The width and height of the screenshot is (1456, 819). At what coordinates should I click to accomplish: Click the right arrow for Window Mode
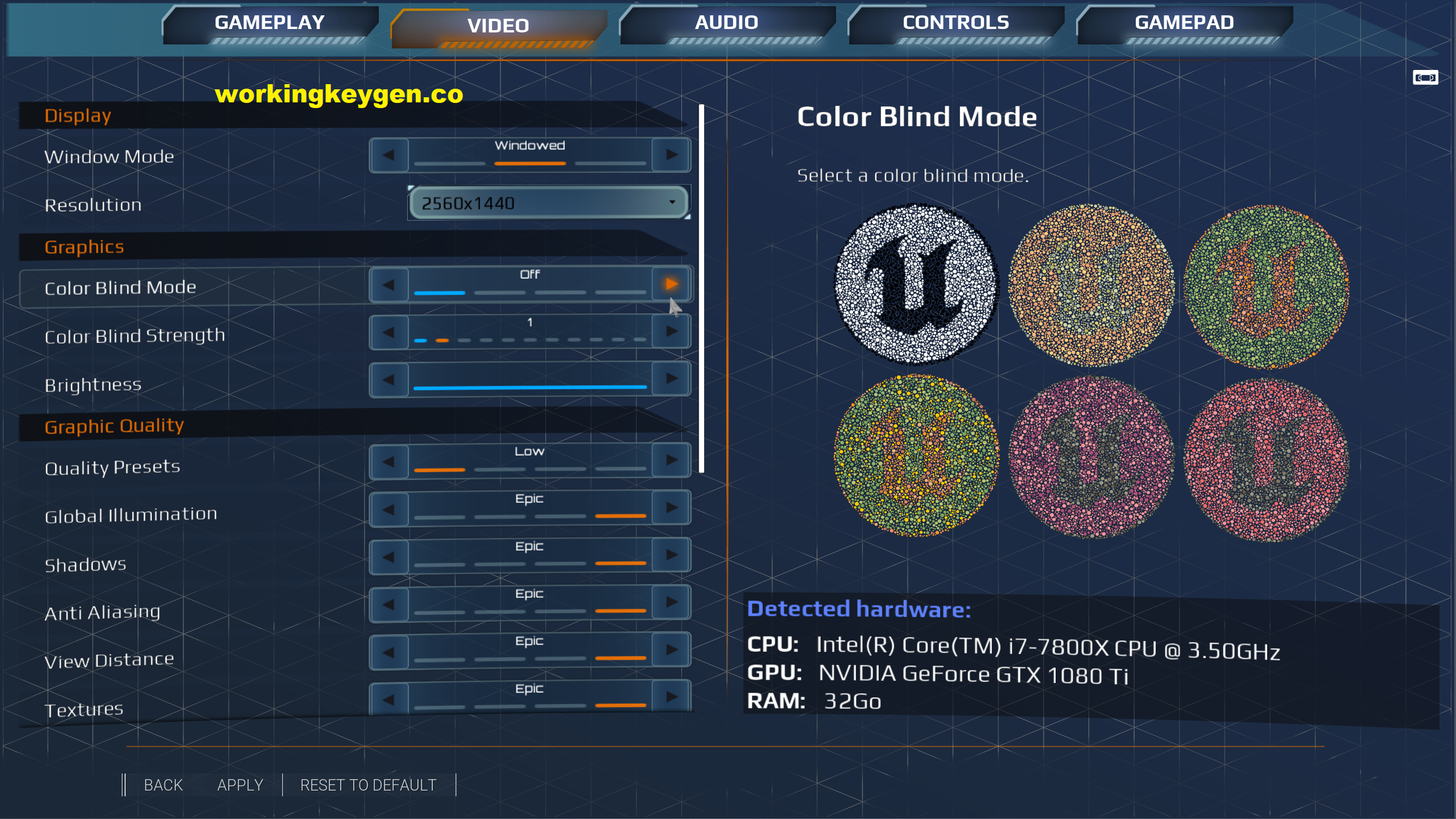tap(672, 155)
